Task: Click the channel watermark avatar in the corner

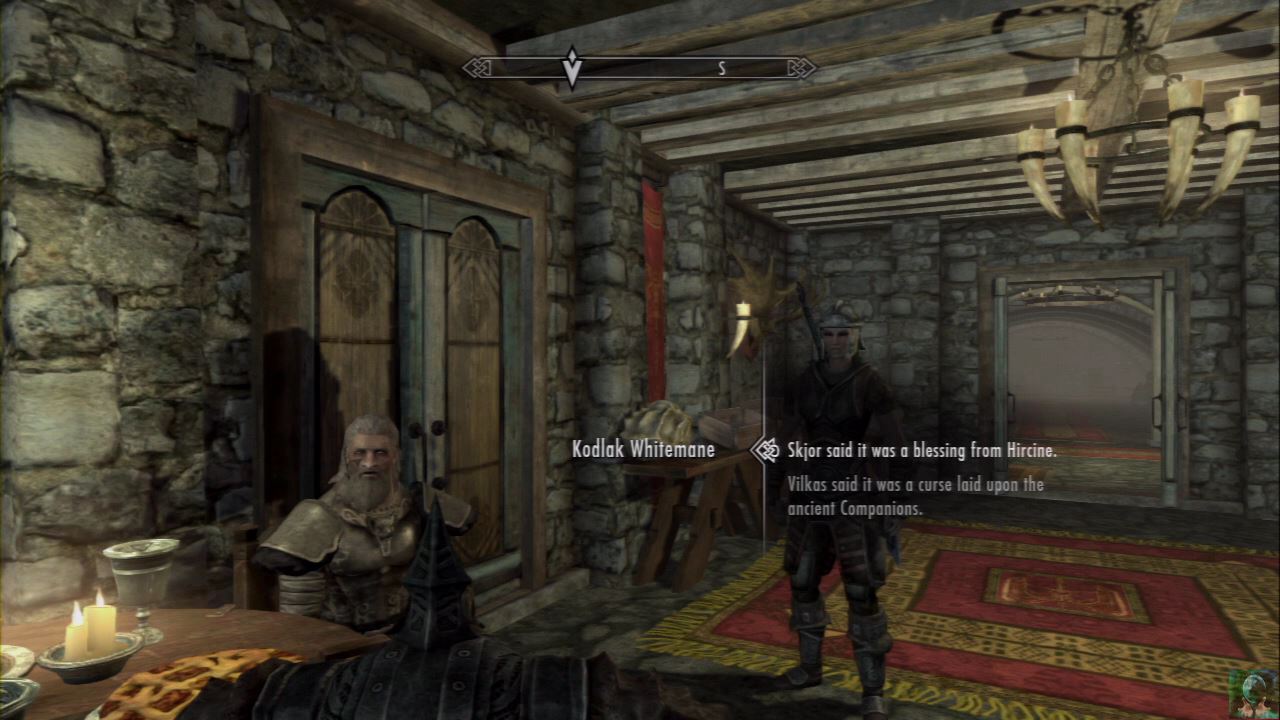Action: (x=1253, y=694)
